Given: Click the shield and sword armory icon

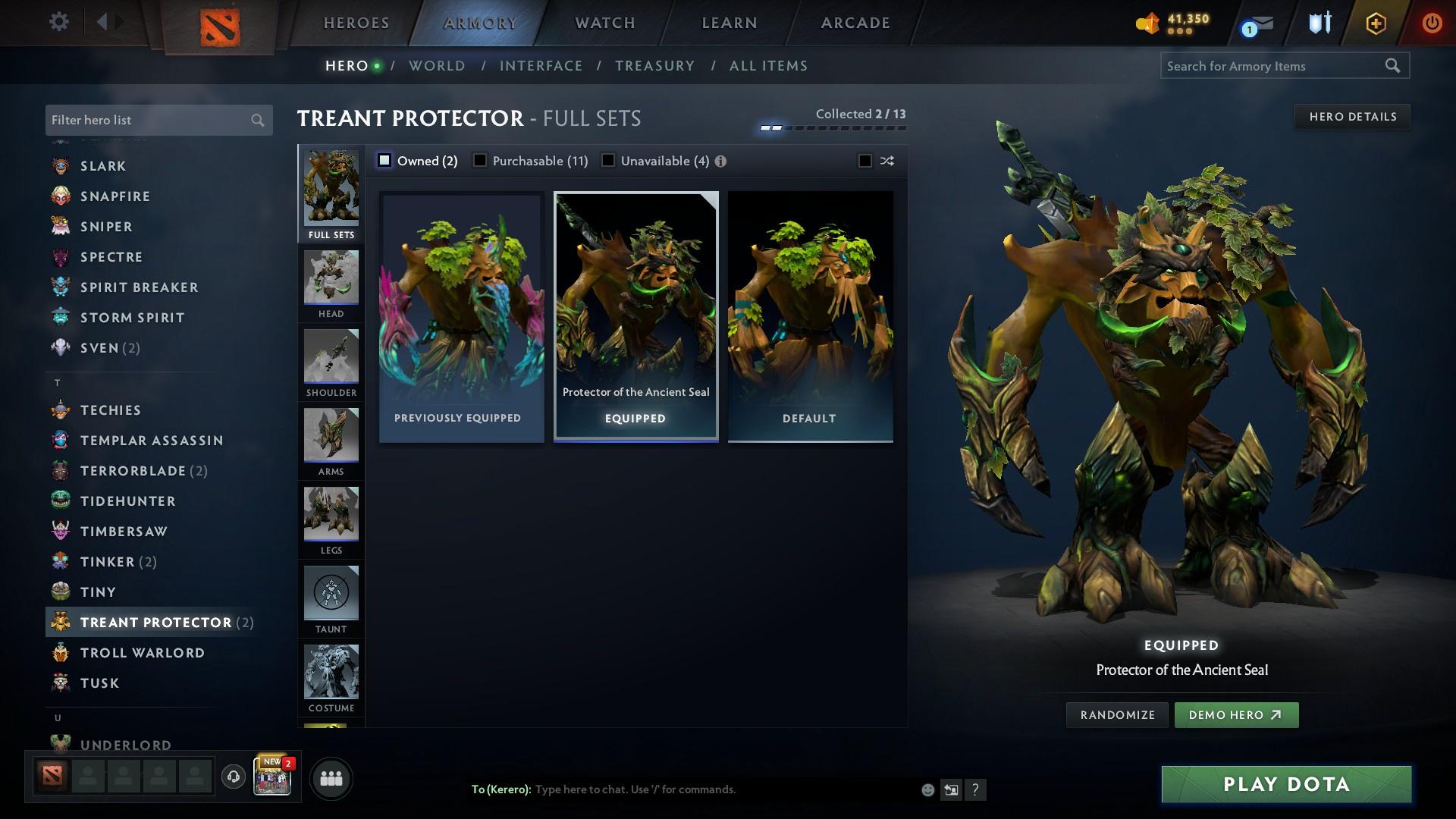Looking at the screenshot, I should (x=1319, y=22).
